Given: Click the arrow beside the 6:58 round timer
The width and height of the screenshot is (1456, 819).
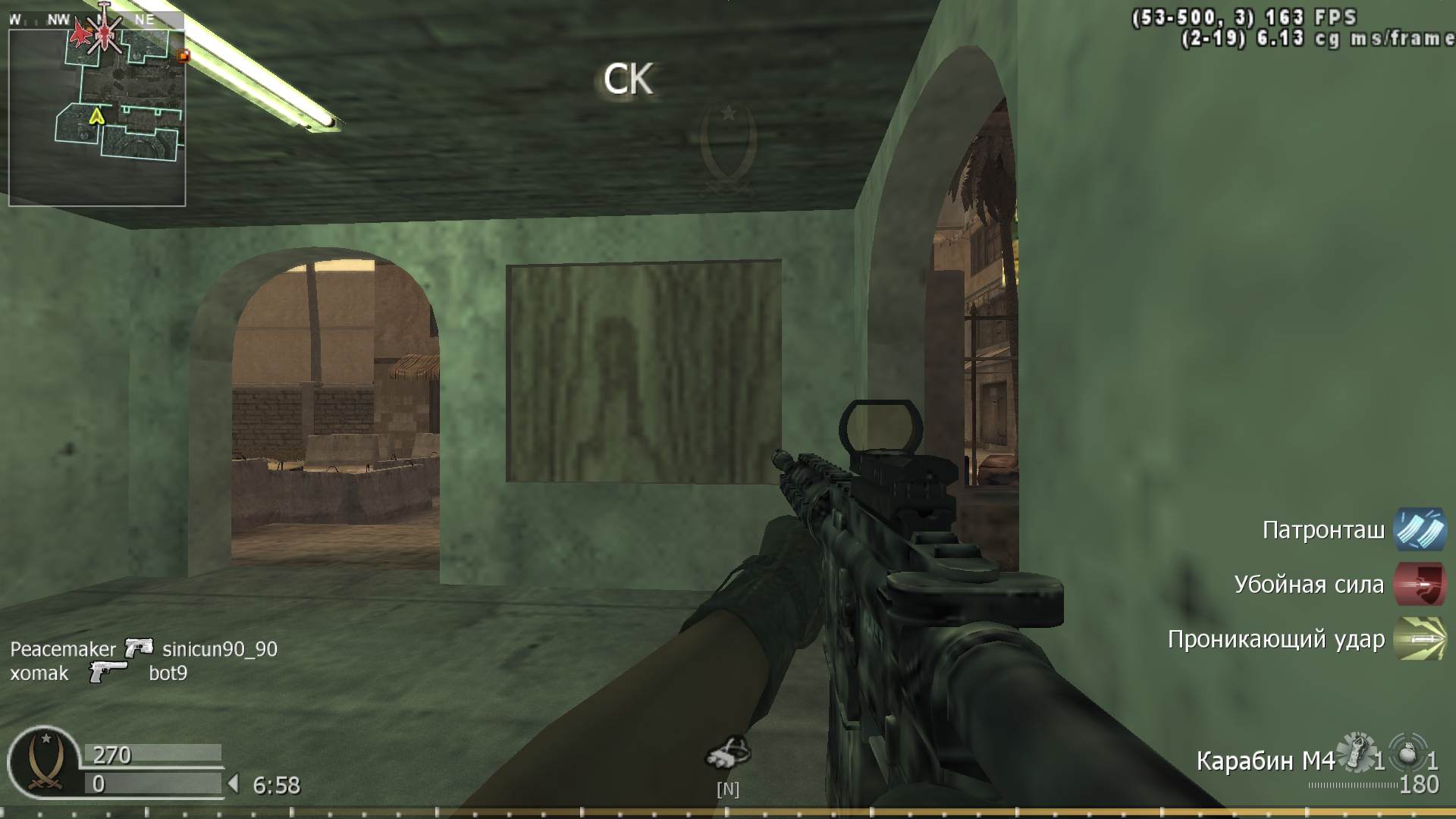Looking at the screenshot, I should tap(235, 785).
